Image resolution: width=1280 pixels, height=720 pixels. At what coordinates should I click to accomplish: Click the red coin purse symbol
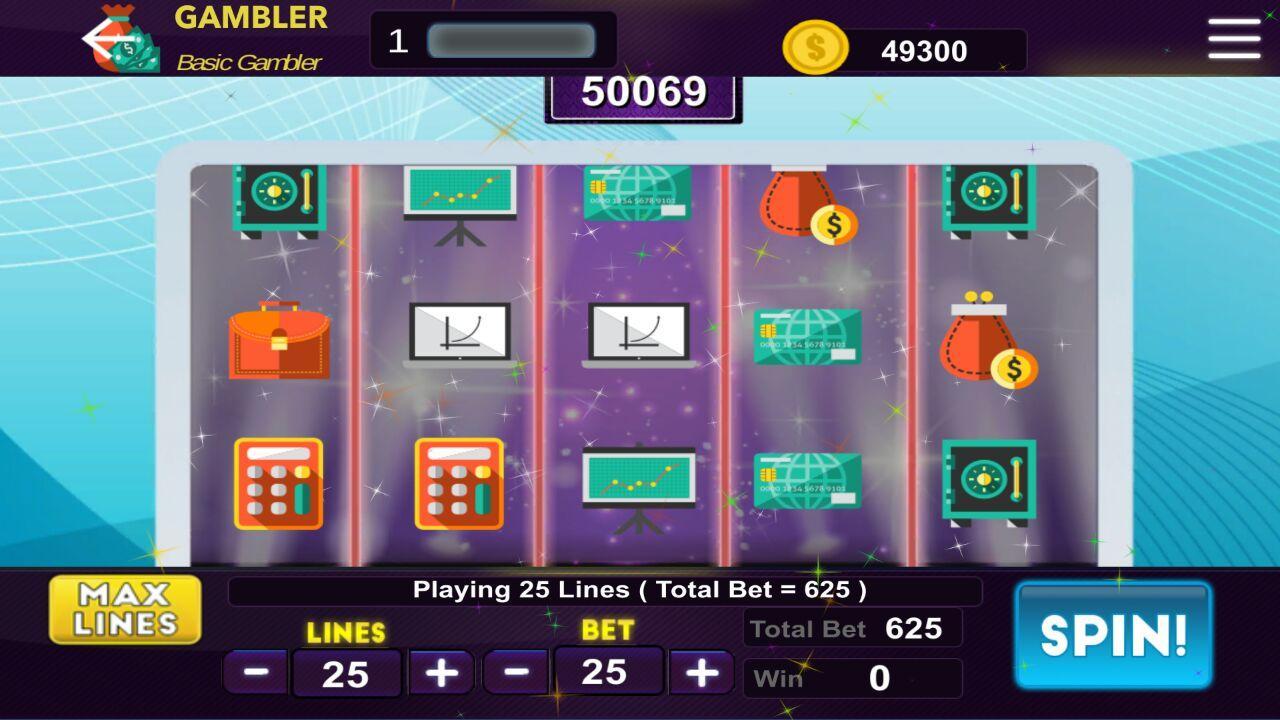(x=985, y=335)
